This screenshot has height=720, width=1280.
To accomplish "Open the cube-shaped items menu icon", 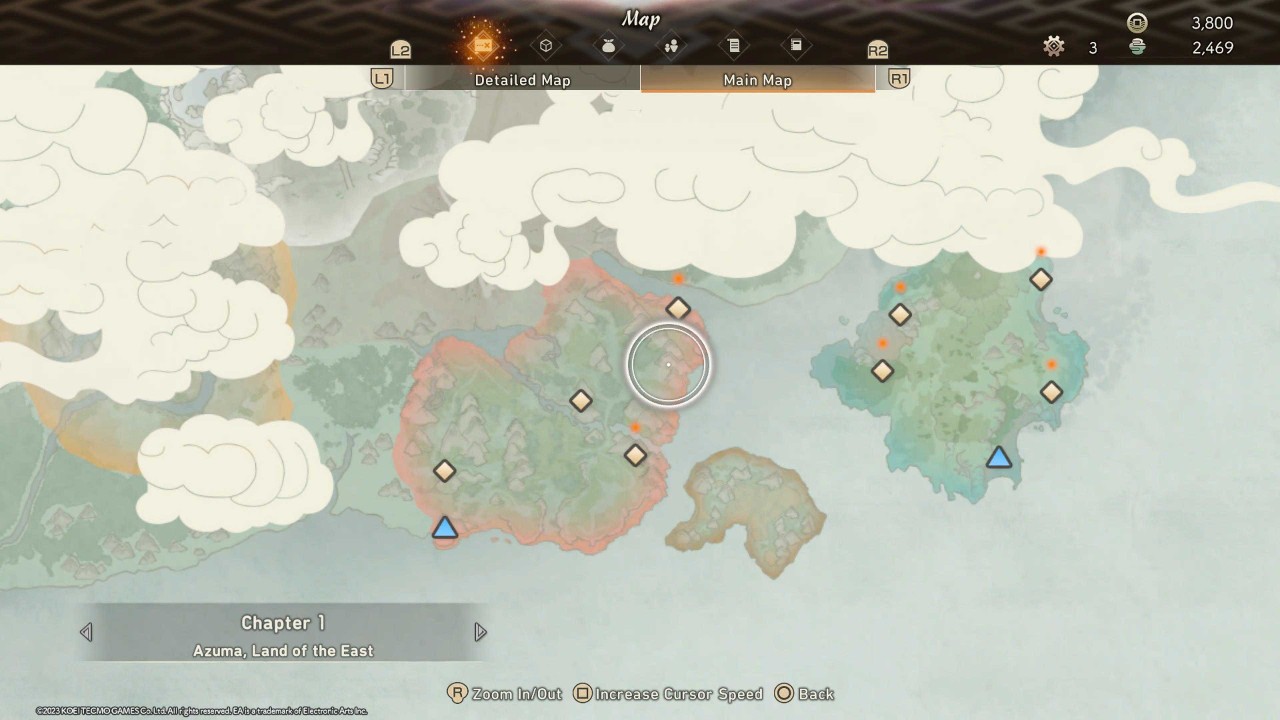I will [546, 45].
